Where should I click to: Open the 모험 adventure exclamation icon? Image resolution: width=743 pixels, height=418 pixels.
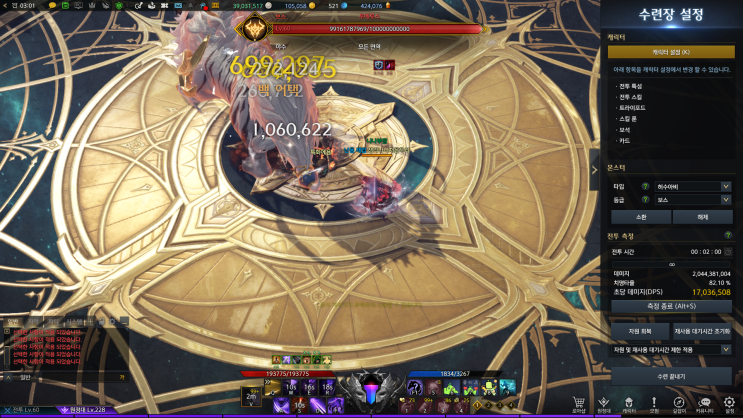pyautogui.click(x=654, y=402)
